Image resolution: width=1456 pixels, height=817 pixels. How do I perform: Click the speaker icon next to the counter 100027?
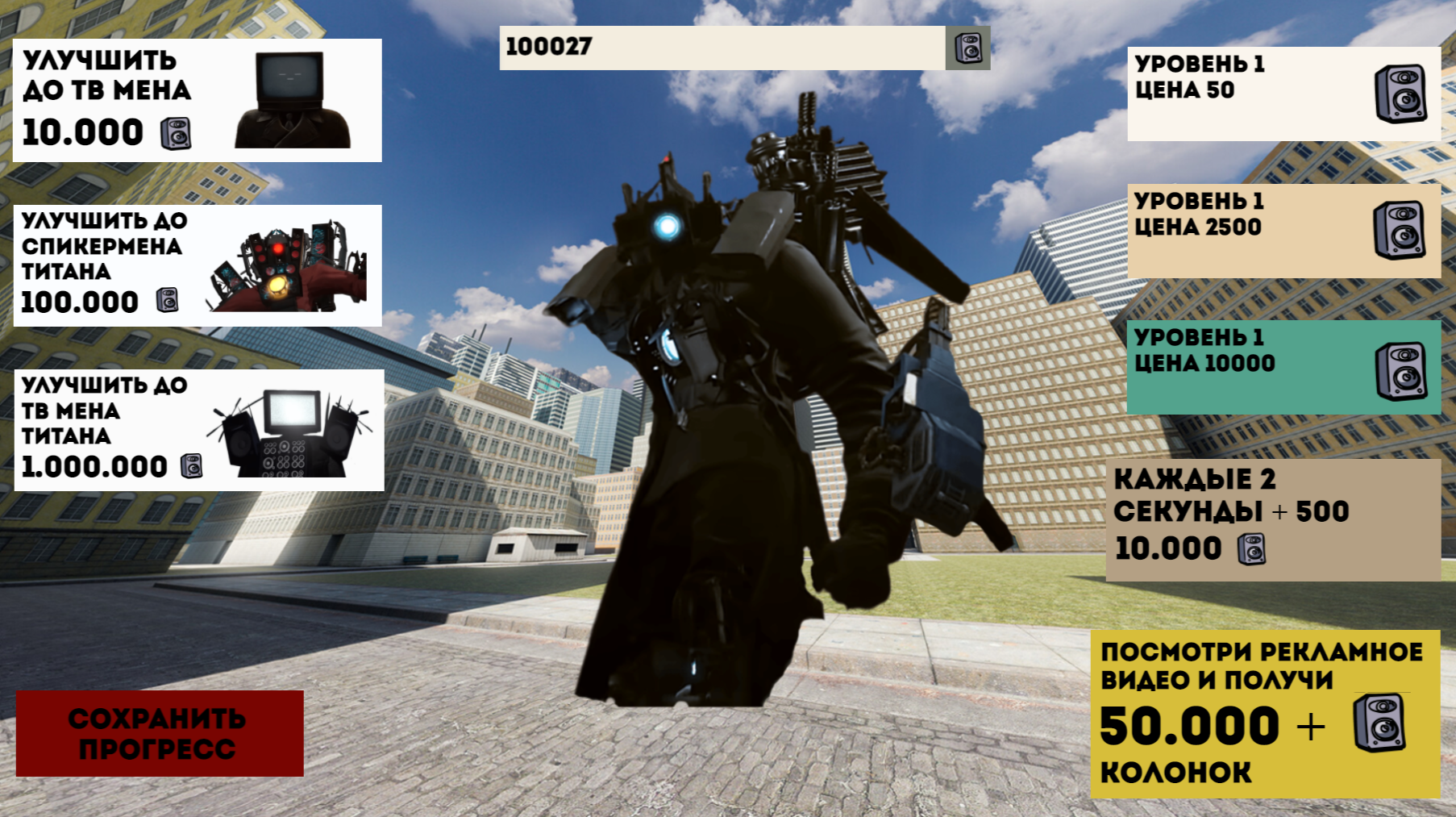click(x=969, y=48)
